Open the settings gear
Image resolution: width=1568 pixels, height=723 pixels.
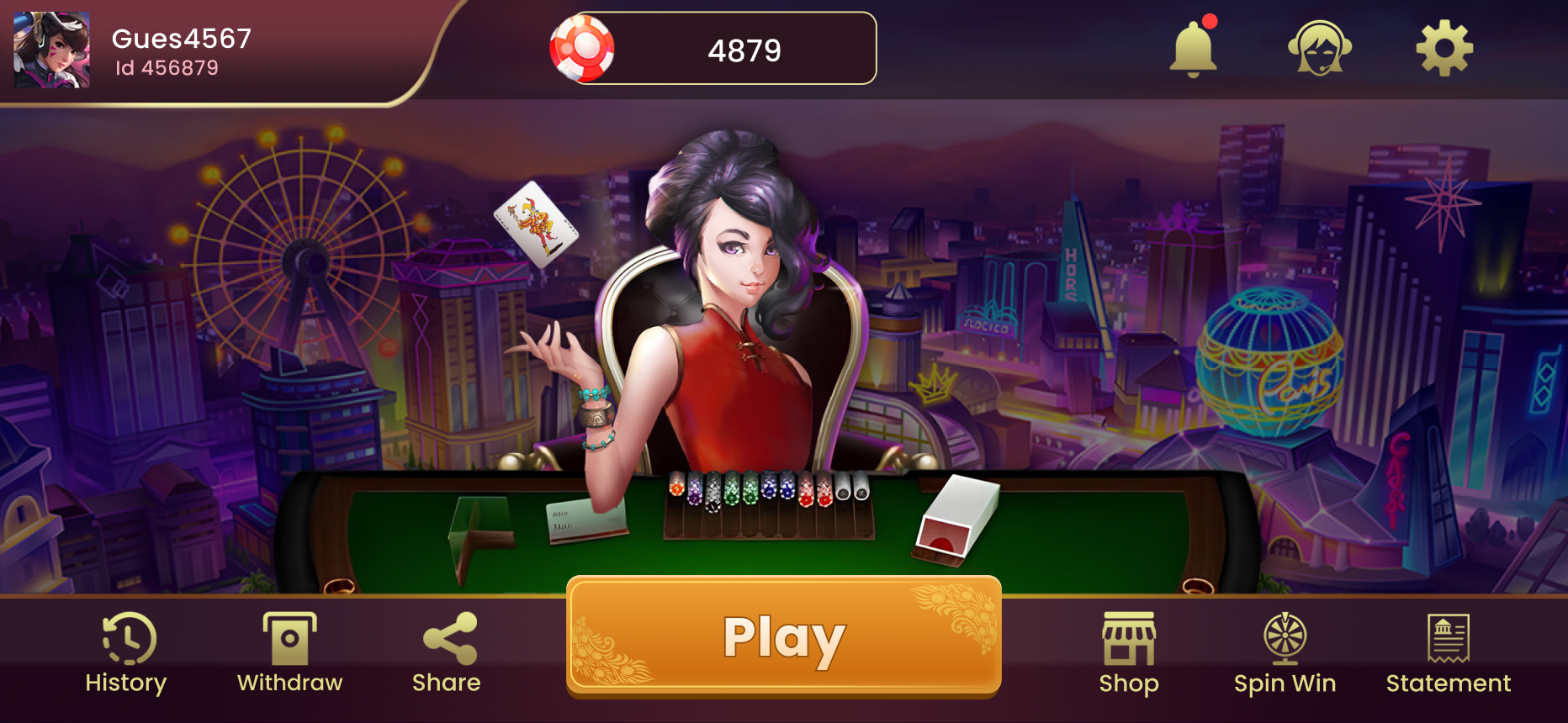pos(1444,48)
